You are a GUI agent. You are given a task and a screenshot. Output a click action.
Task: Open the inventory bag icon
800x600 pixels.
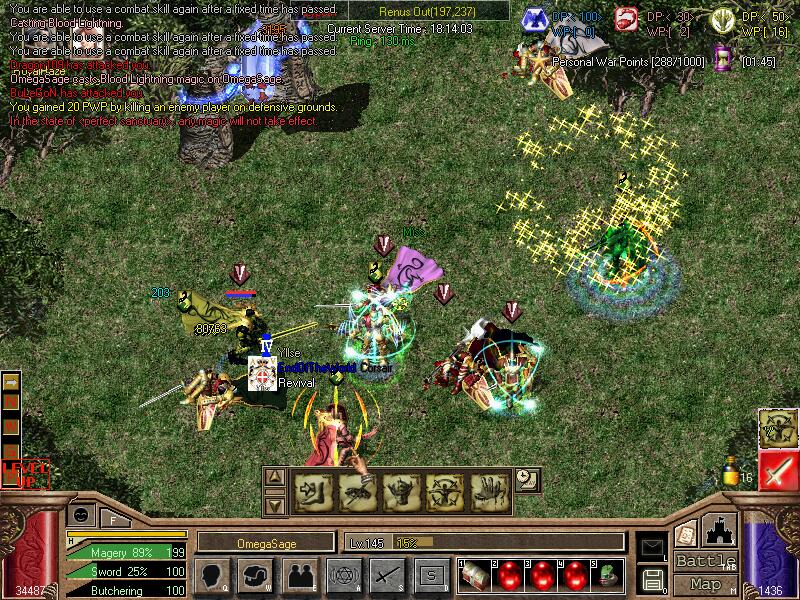coord(255,575)
